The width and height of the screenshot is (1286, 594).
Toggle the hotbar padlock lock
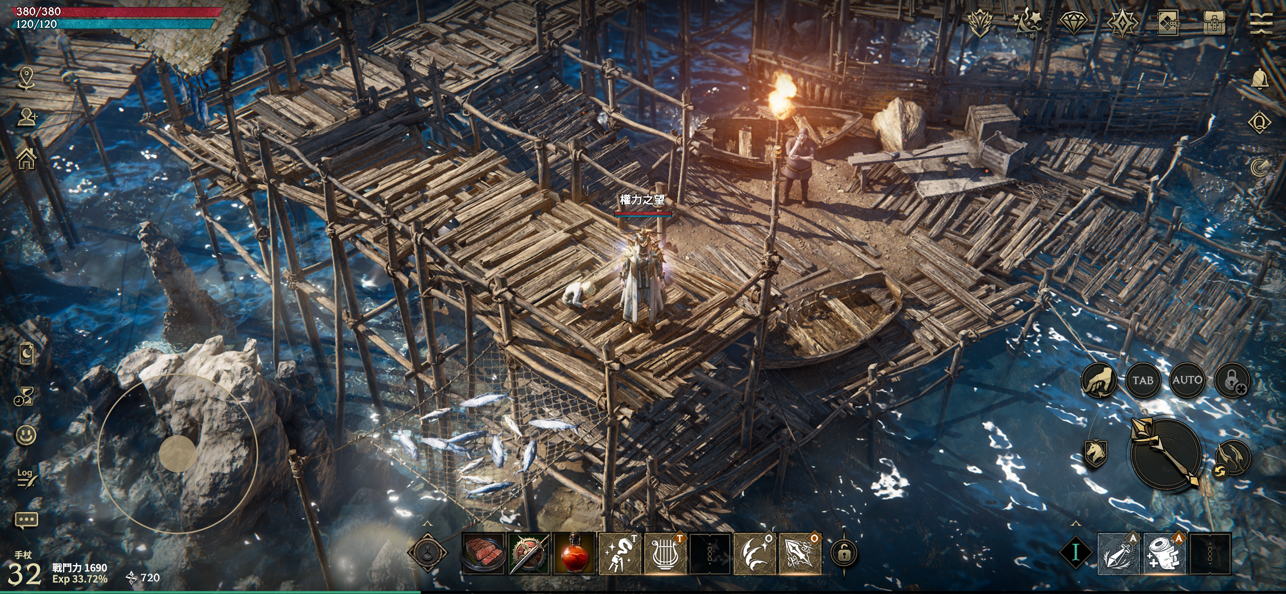(844, 553)
